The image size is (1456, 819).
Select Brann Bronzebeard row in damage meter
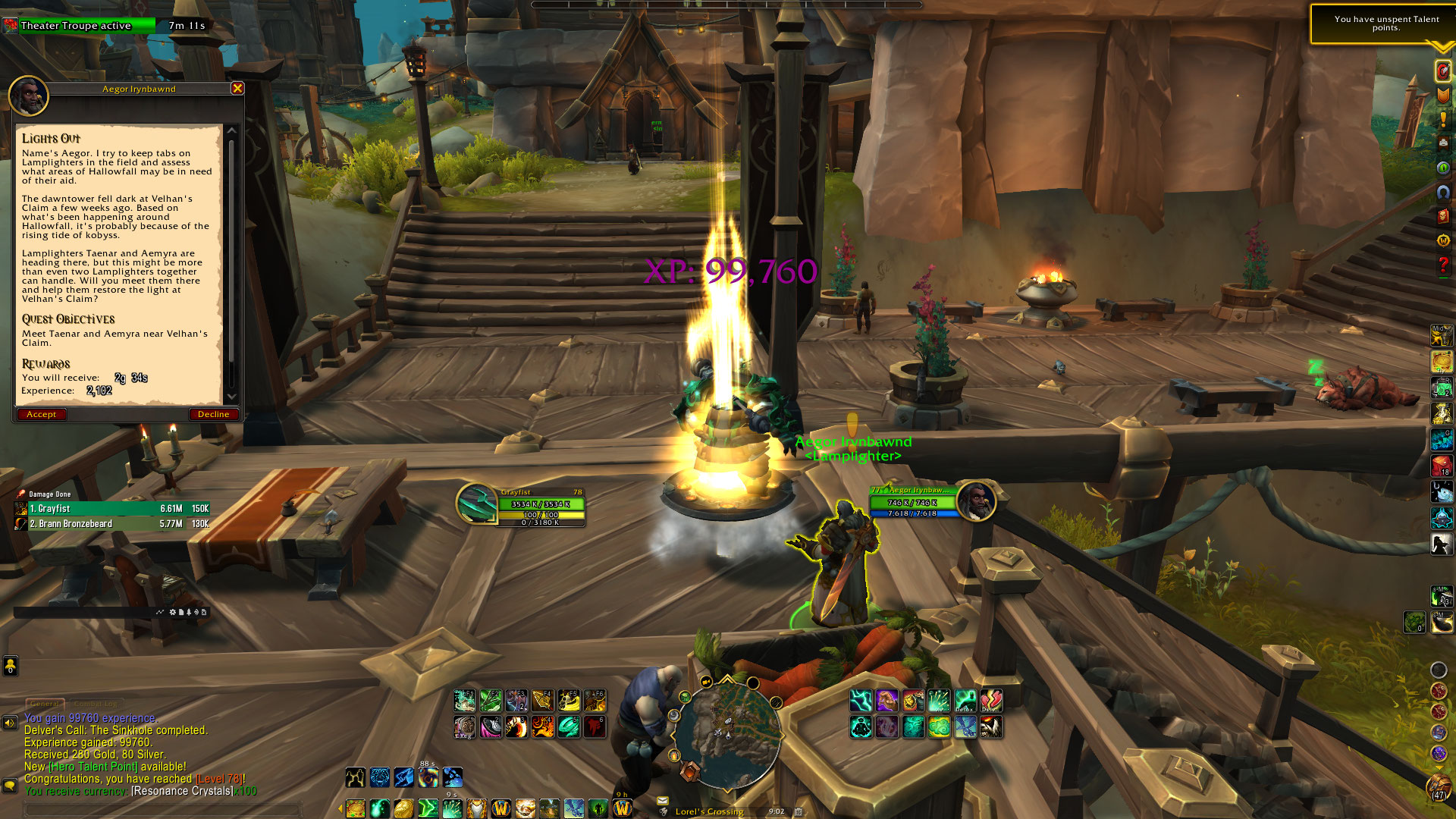tap(112, 524)
